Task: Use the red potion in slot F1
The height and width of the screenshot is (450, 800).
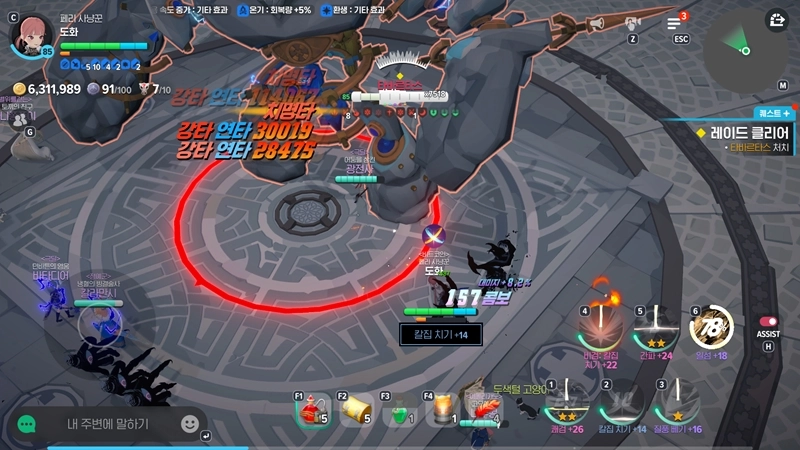Action: [x=312, y=410]
